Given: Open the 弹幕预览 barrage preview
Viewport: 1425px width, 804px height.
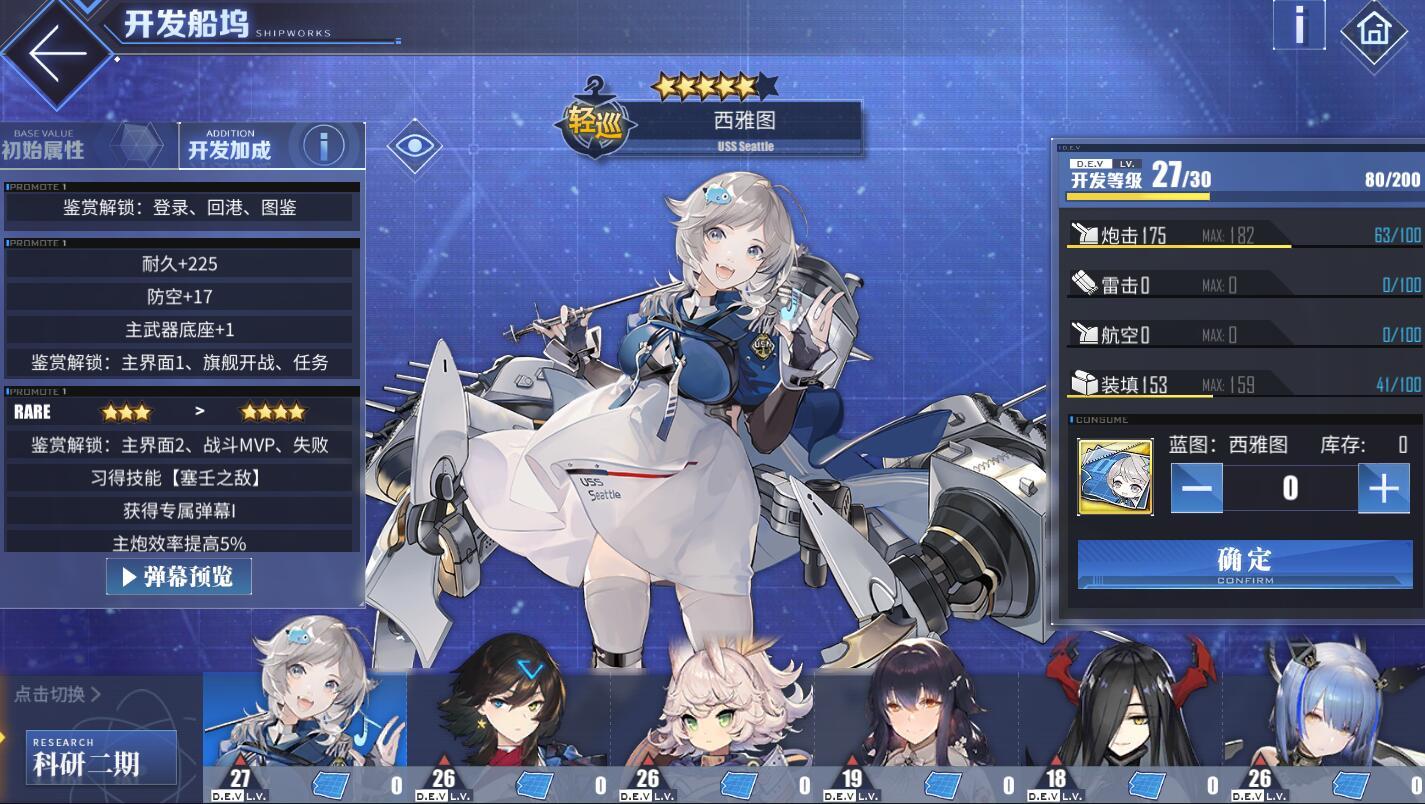Looking at the screenshot, I should click(178, 577).
